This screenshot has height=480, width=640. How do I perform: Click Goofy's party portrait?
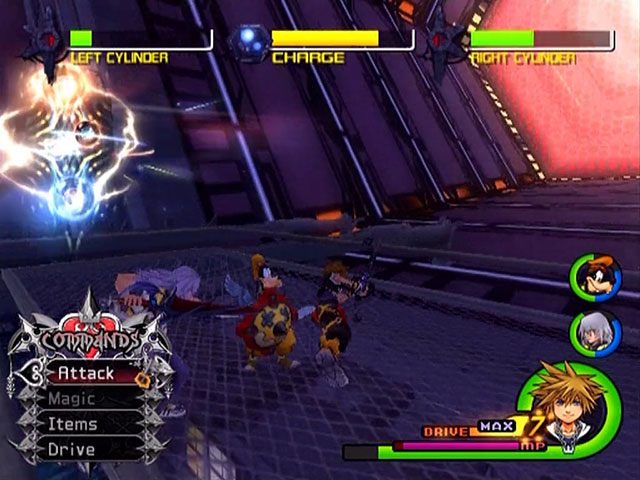[595, 278]
